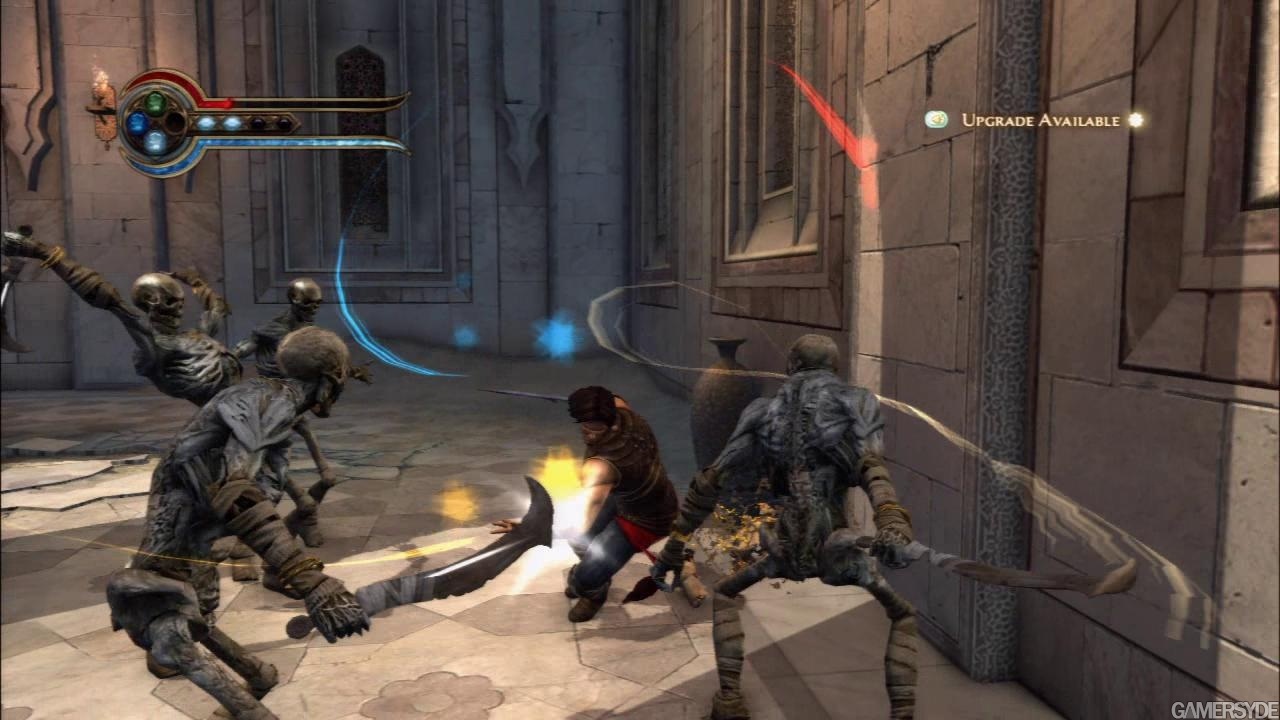Select the green orb power
Image resolution: width=1280 pixels, height=720 pixels.
155,102
